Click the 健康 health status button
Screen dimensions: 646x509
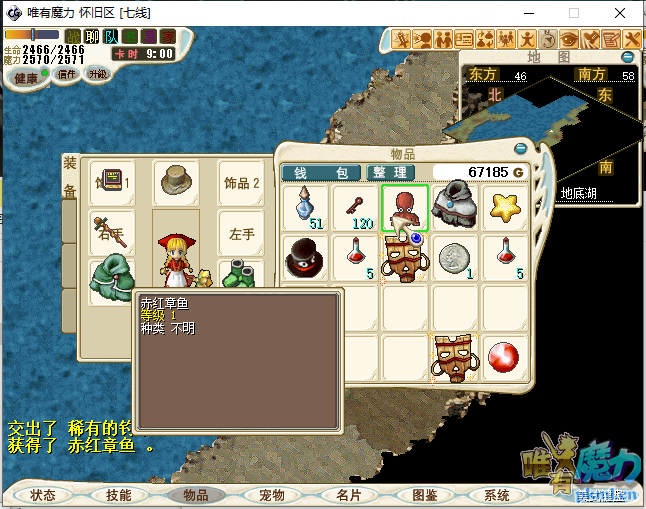(26, 77)
